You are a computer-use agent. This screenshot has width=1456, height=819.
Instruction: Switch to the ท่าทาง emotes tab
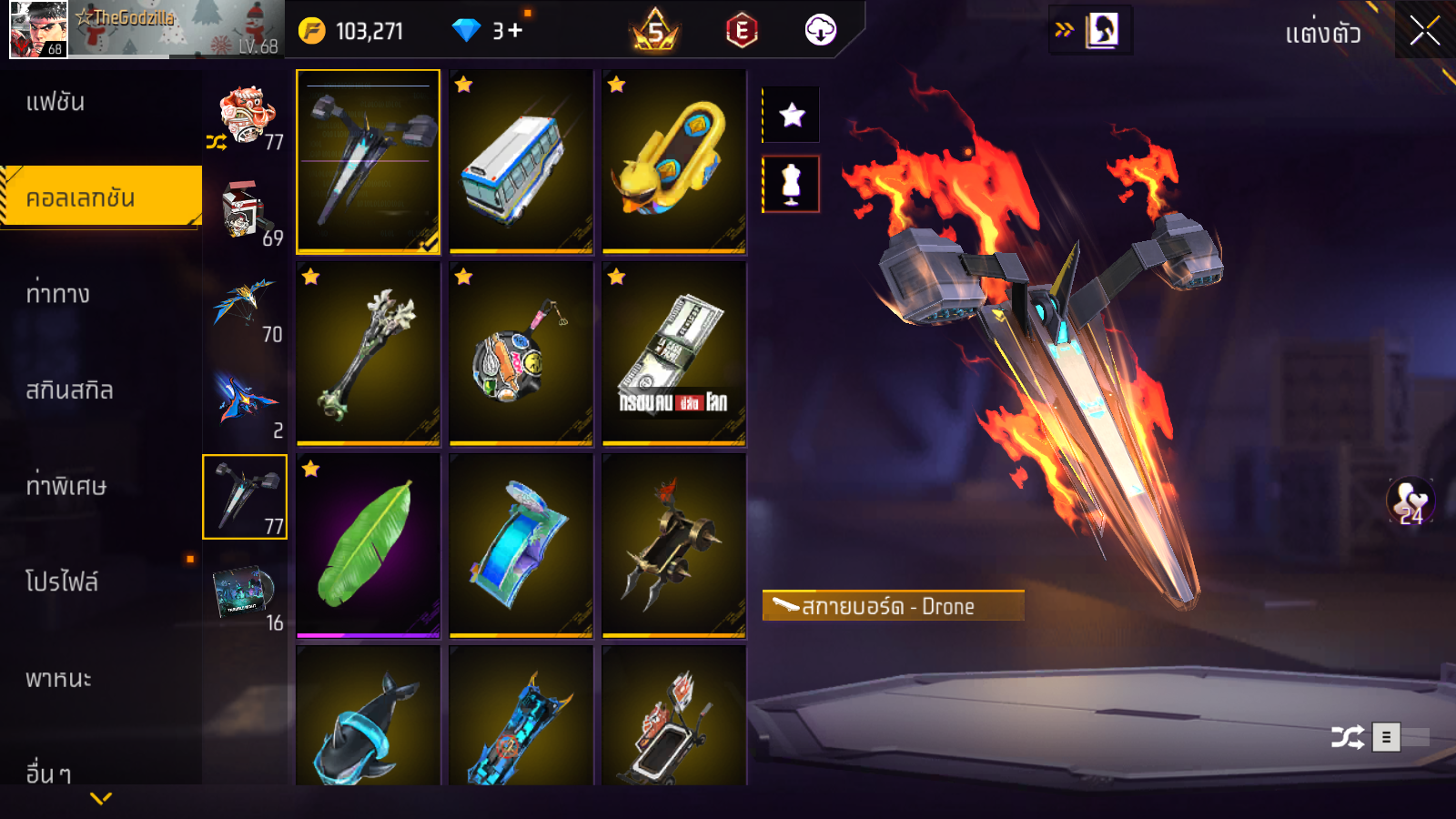point(57,294)
